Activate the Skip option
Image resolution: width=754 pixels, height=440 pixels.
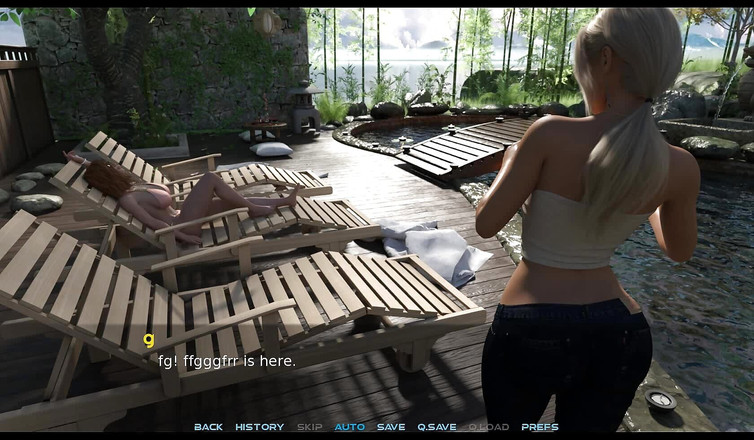[309, 427]
